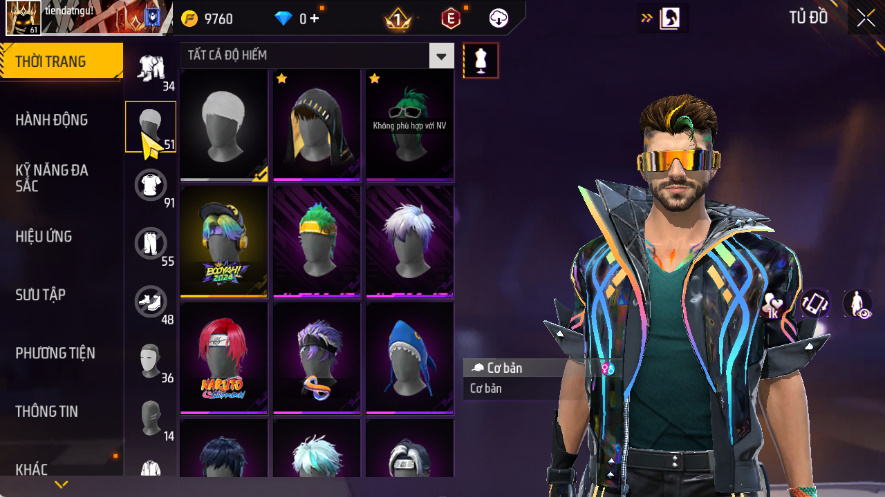Screen dimensions: 885x497
Task: Open the Tất Cả Độ Hiếm rarity dropdown
Action: click(441, 55)
